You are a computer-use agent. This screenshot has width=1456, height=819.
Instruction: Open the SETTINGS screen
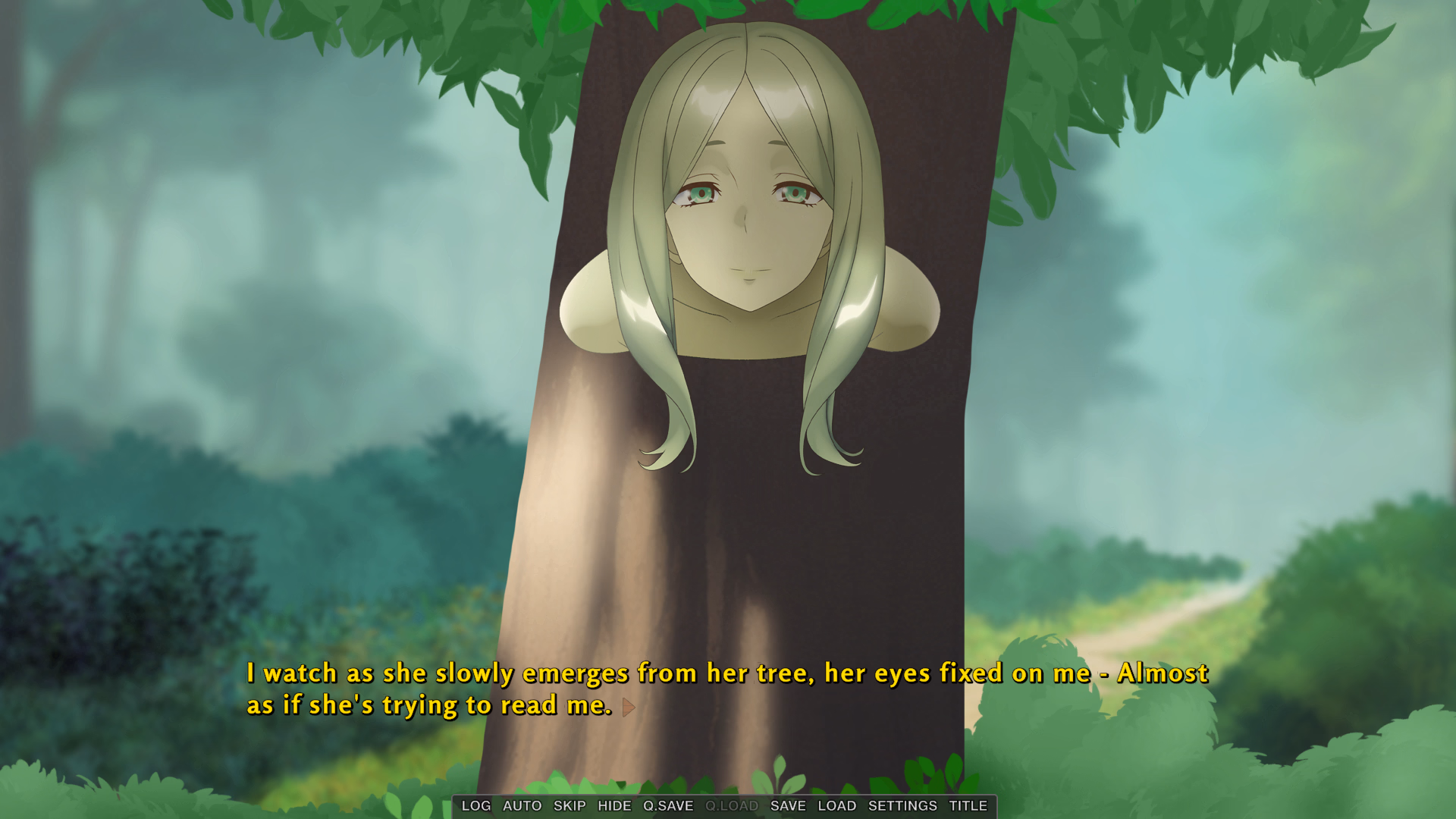[x=902, y=806]
